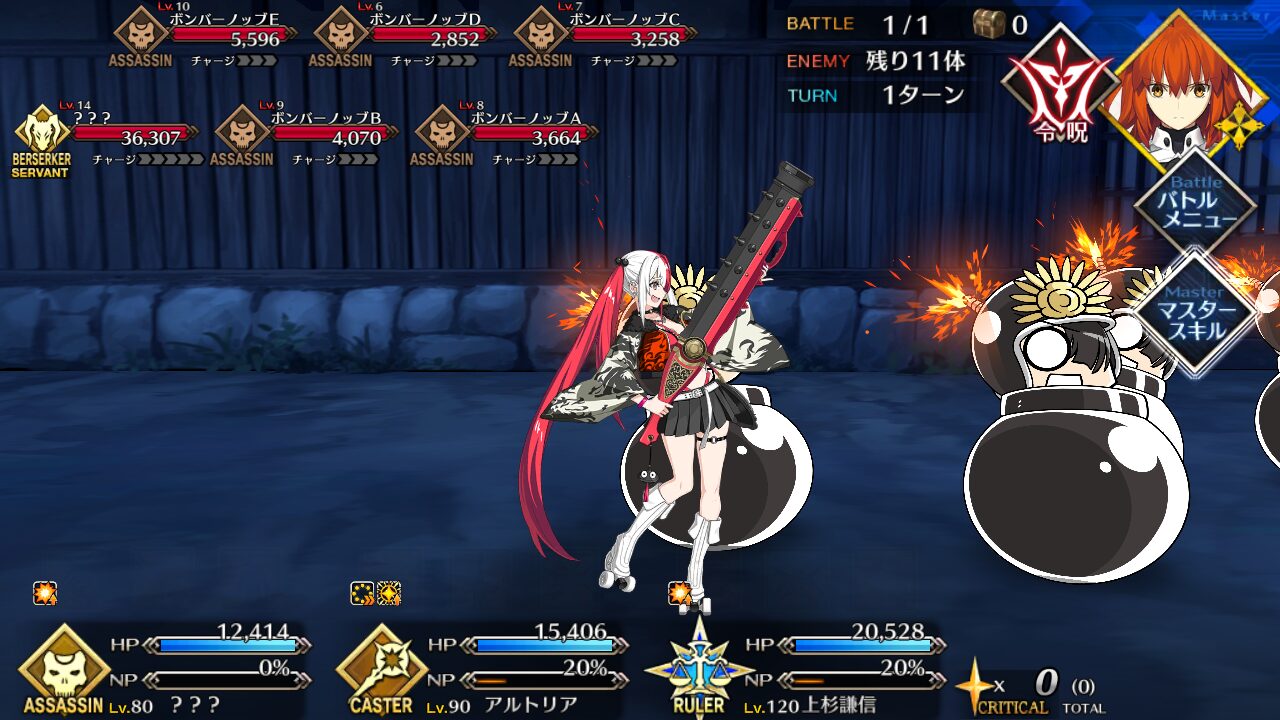Image resolution: width=1280 pixels, height=720 pixels.
Task: Open the Master Skill panel
Action: [1196, 313]
